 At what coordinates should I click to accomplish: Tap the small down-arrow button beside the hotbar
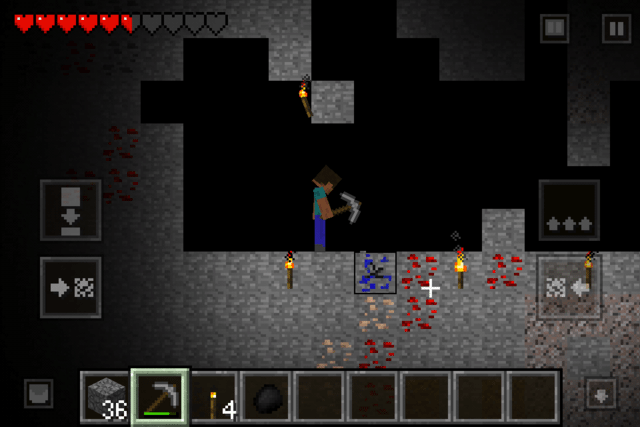coord(601,392)
